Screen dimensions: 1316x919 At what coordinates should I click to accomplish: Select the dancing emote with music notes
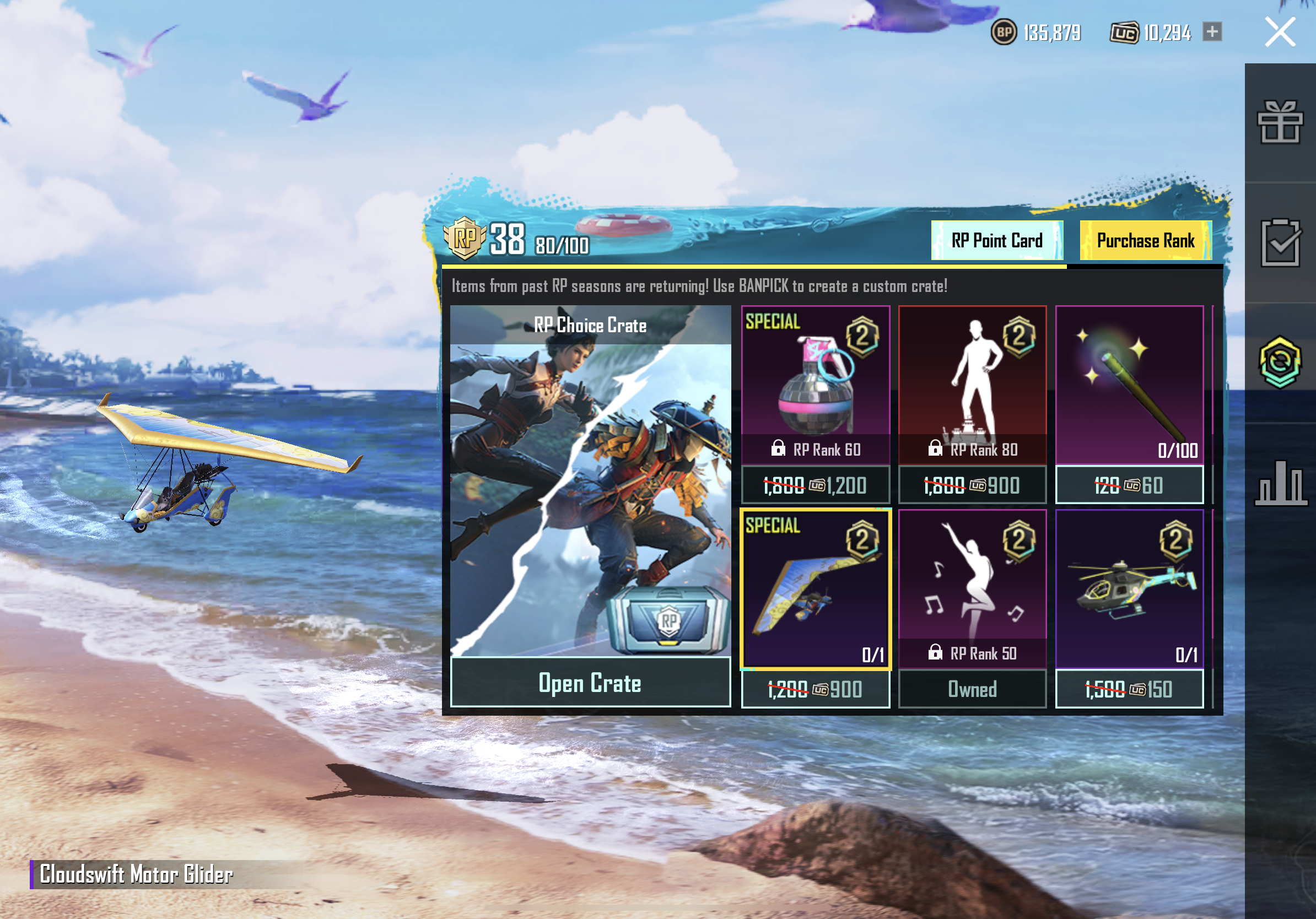[x=972, y=589]
